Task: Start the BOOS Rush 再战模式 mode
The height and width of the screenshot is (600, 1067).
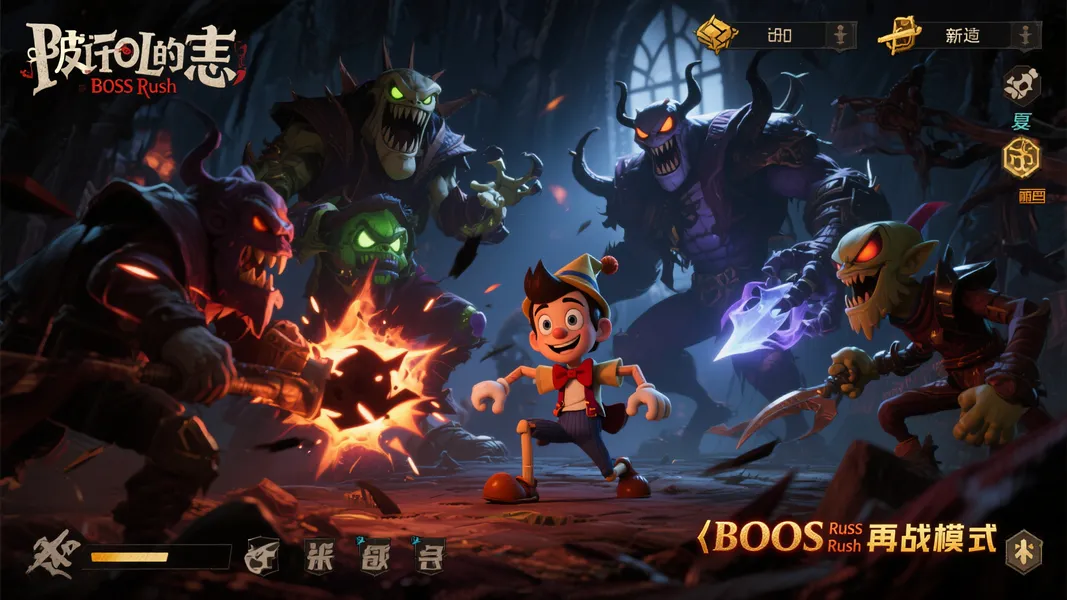Action: (850, 538)
